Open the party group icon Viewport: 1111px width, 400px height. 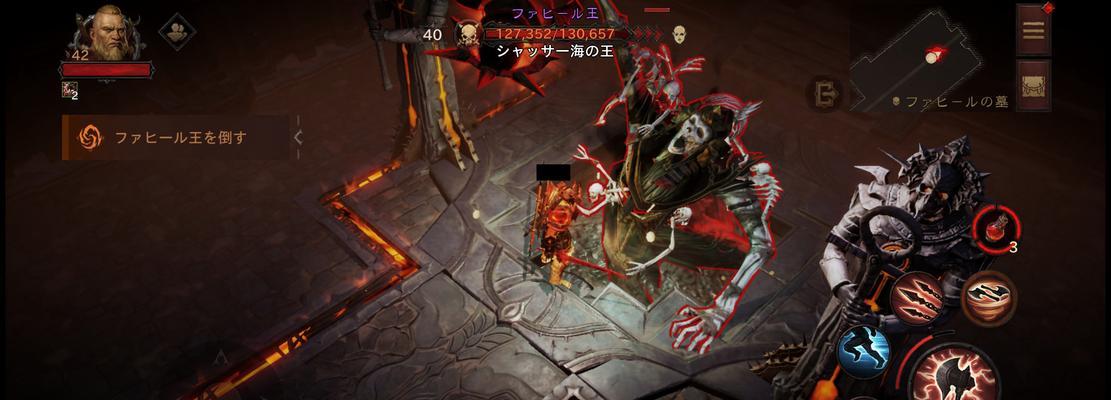click(177, 31)
